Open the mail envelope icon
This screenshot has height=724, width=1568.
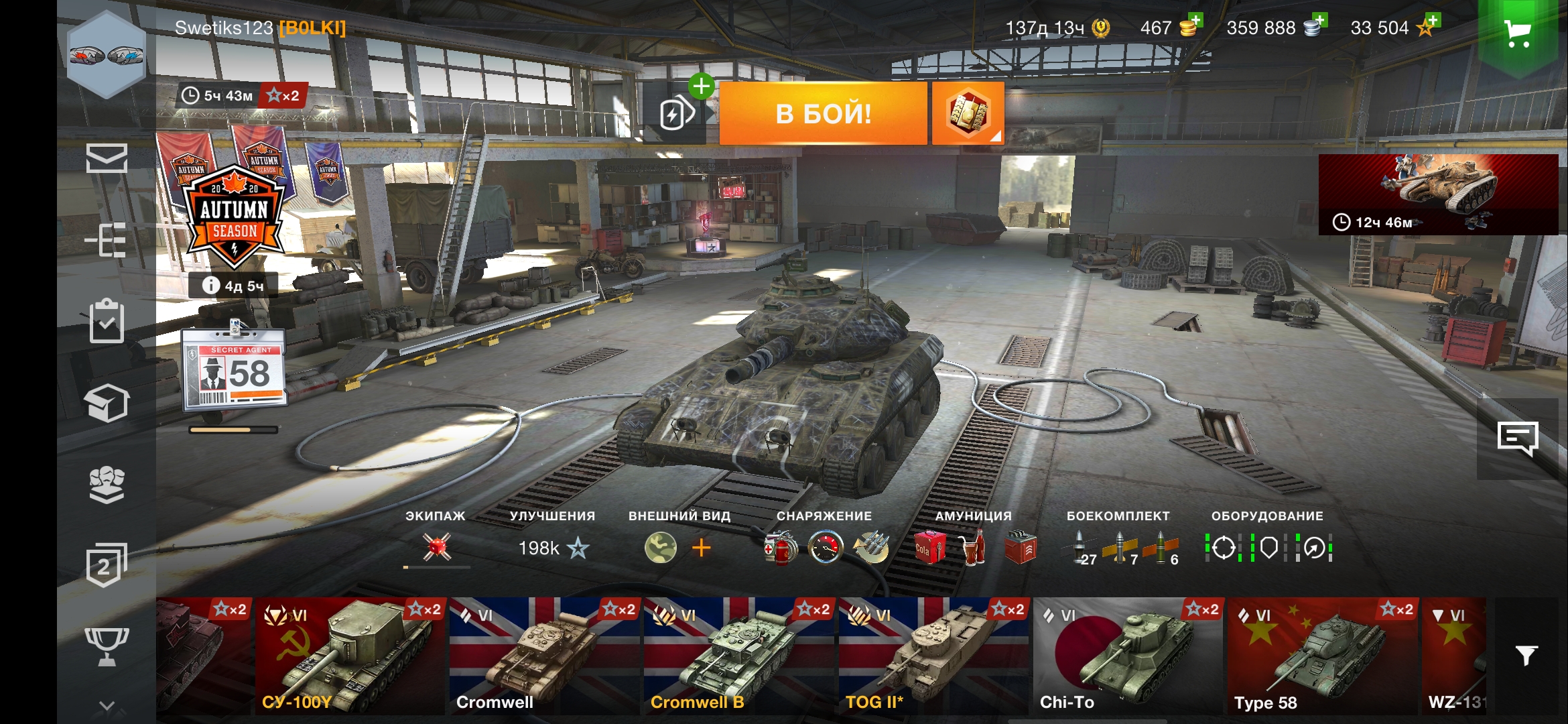pyautogui.click(x=107, y=158)
